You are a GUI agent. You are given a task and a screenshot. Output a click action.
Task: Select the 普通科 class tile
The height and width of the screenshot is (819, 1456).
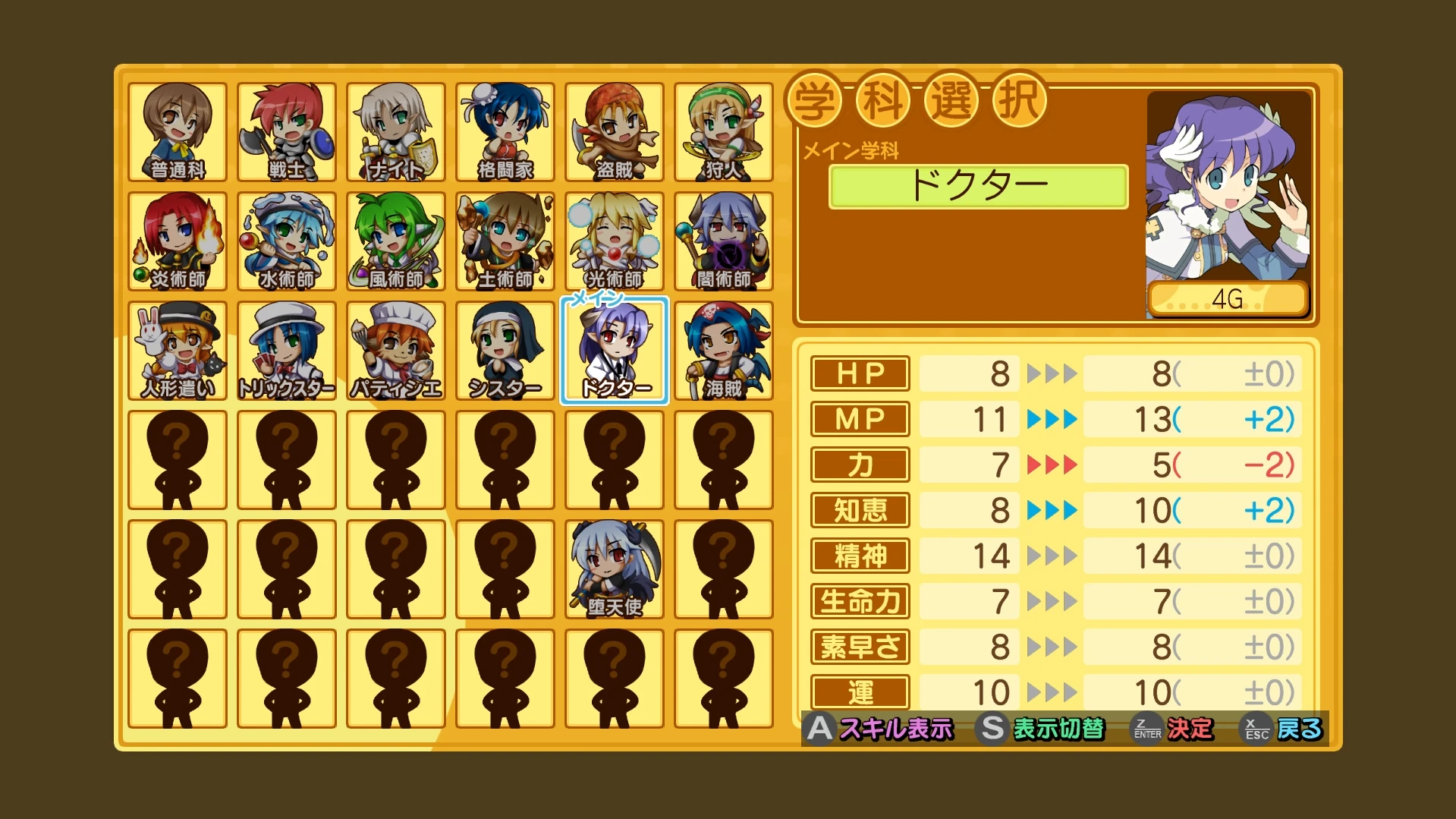[178, 132]
